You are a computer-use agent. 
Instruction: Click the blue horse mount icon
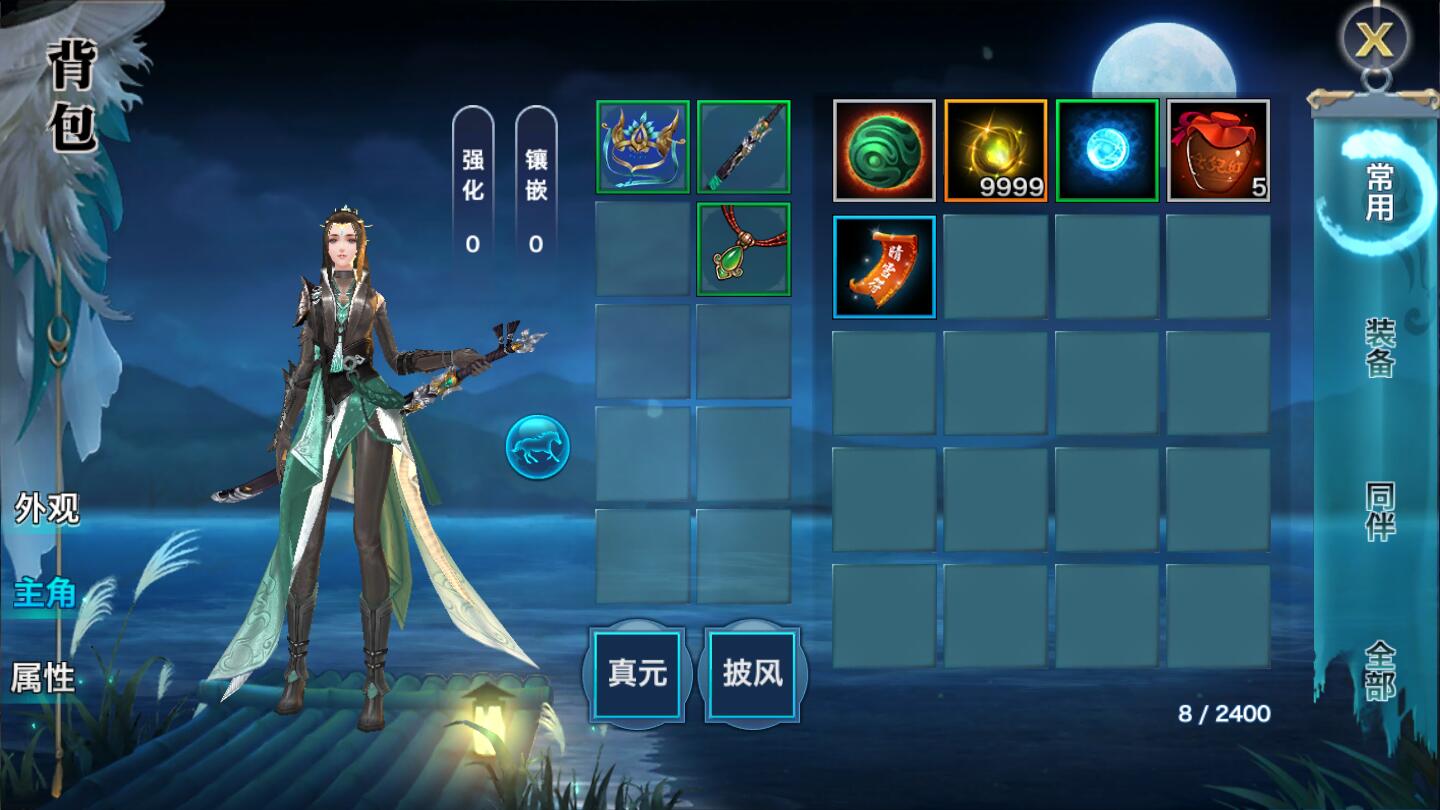[x=538, y=447]
